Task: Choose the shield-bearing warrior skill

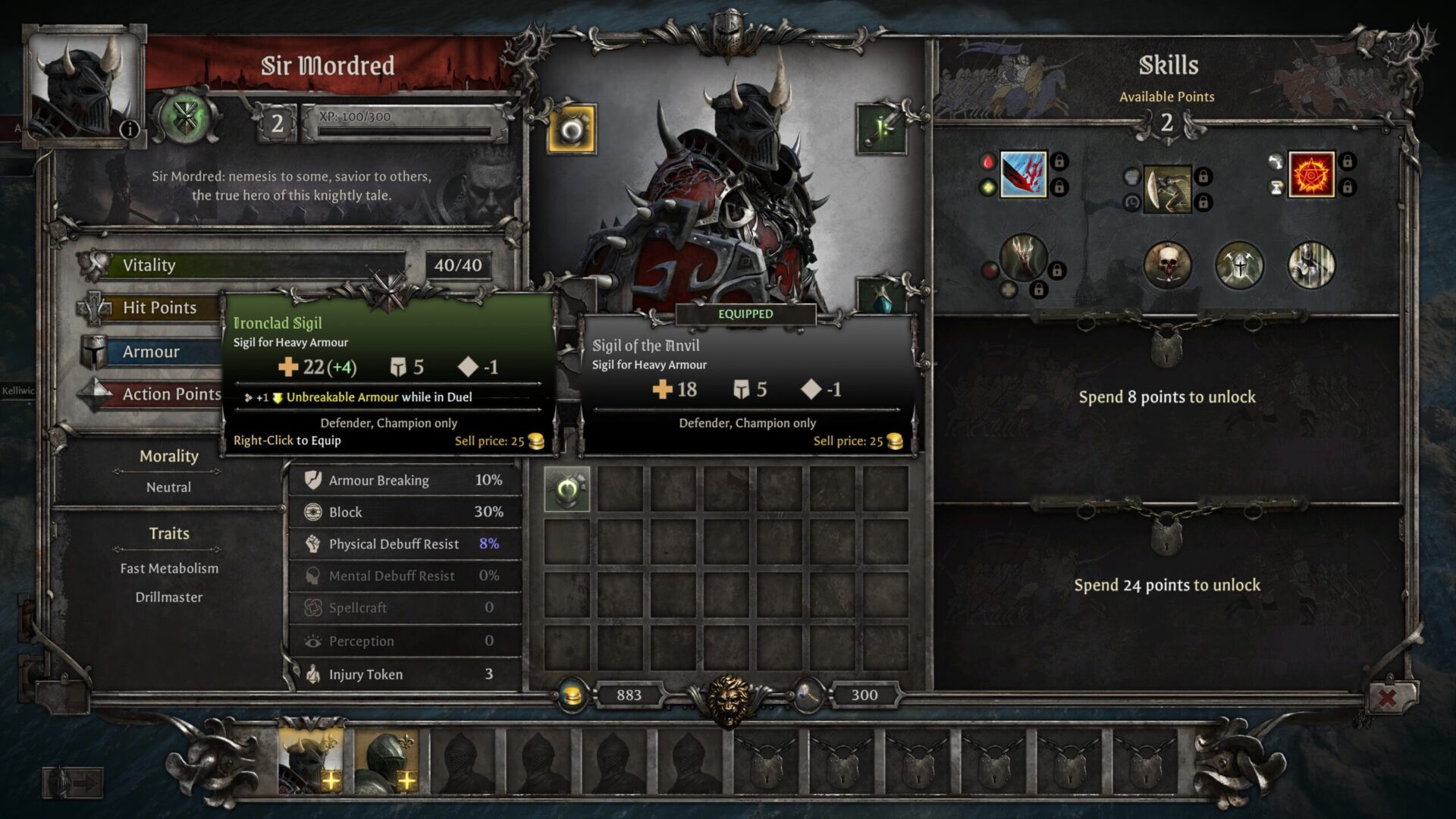Action: 1166,189
